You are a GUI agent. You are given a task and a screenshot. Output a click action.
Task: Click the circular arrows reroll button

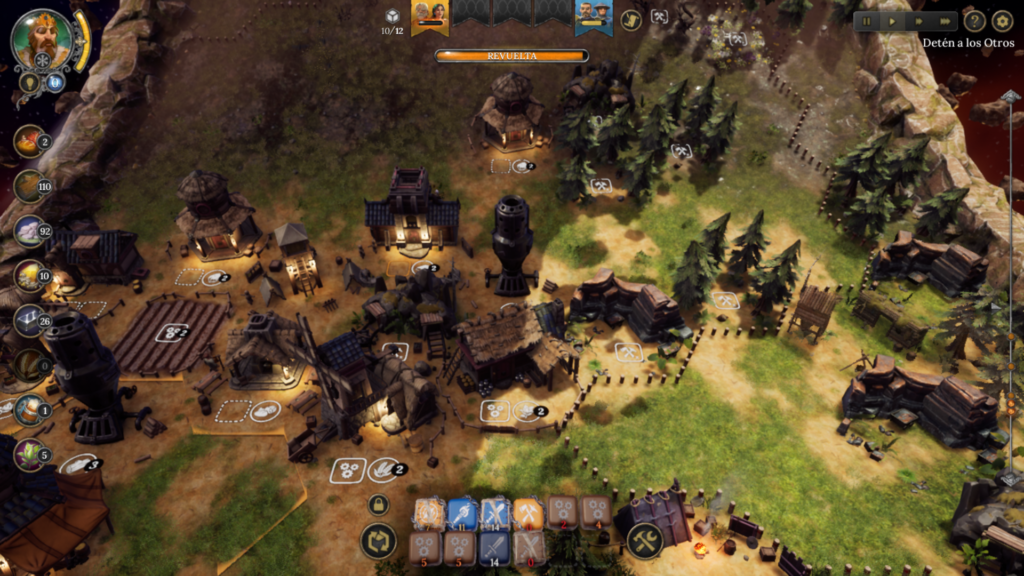pos(378,541)
